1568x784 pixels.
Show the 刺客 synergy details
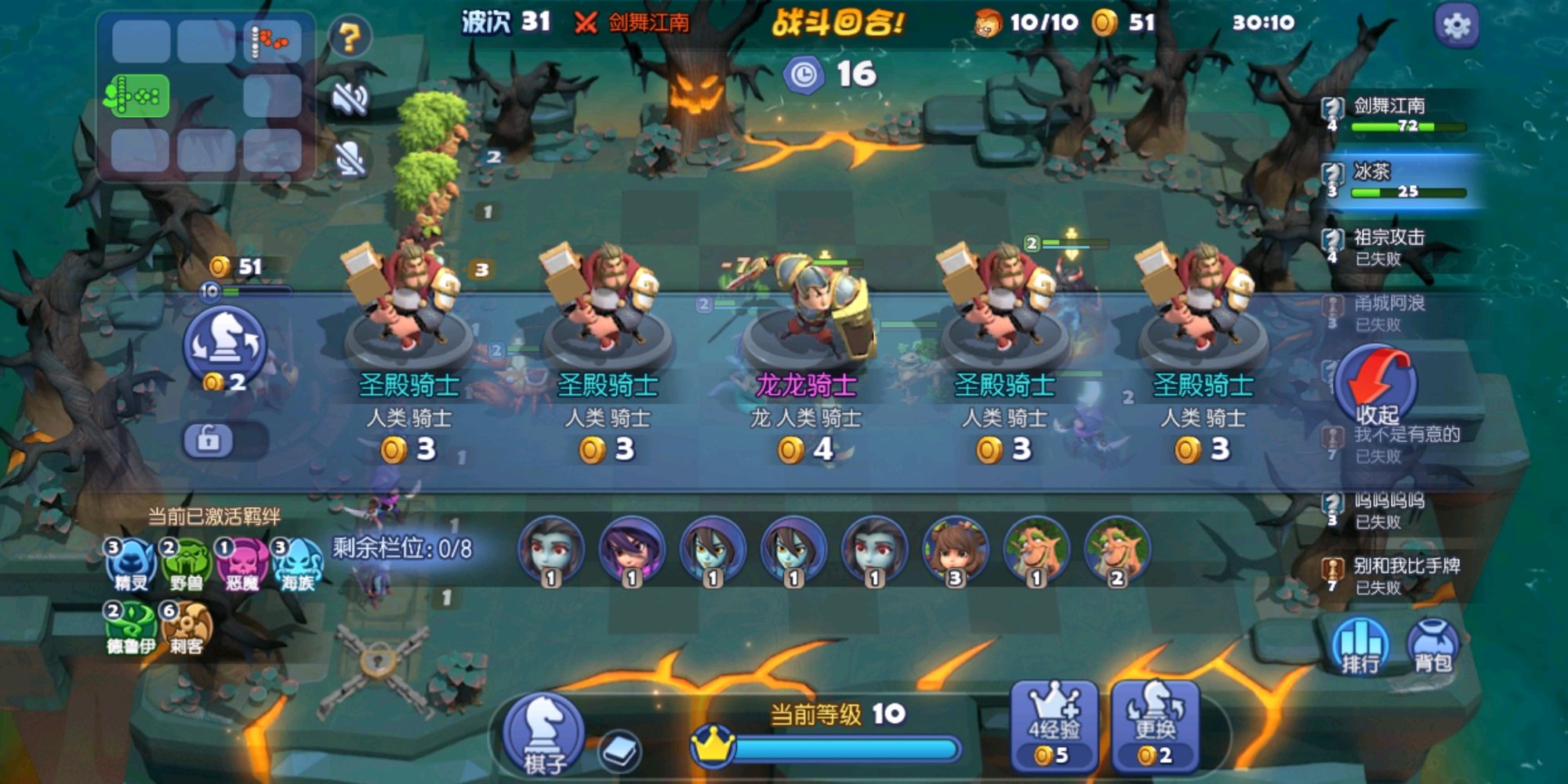(186, 629)
